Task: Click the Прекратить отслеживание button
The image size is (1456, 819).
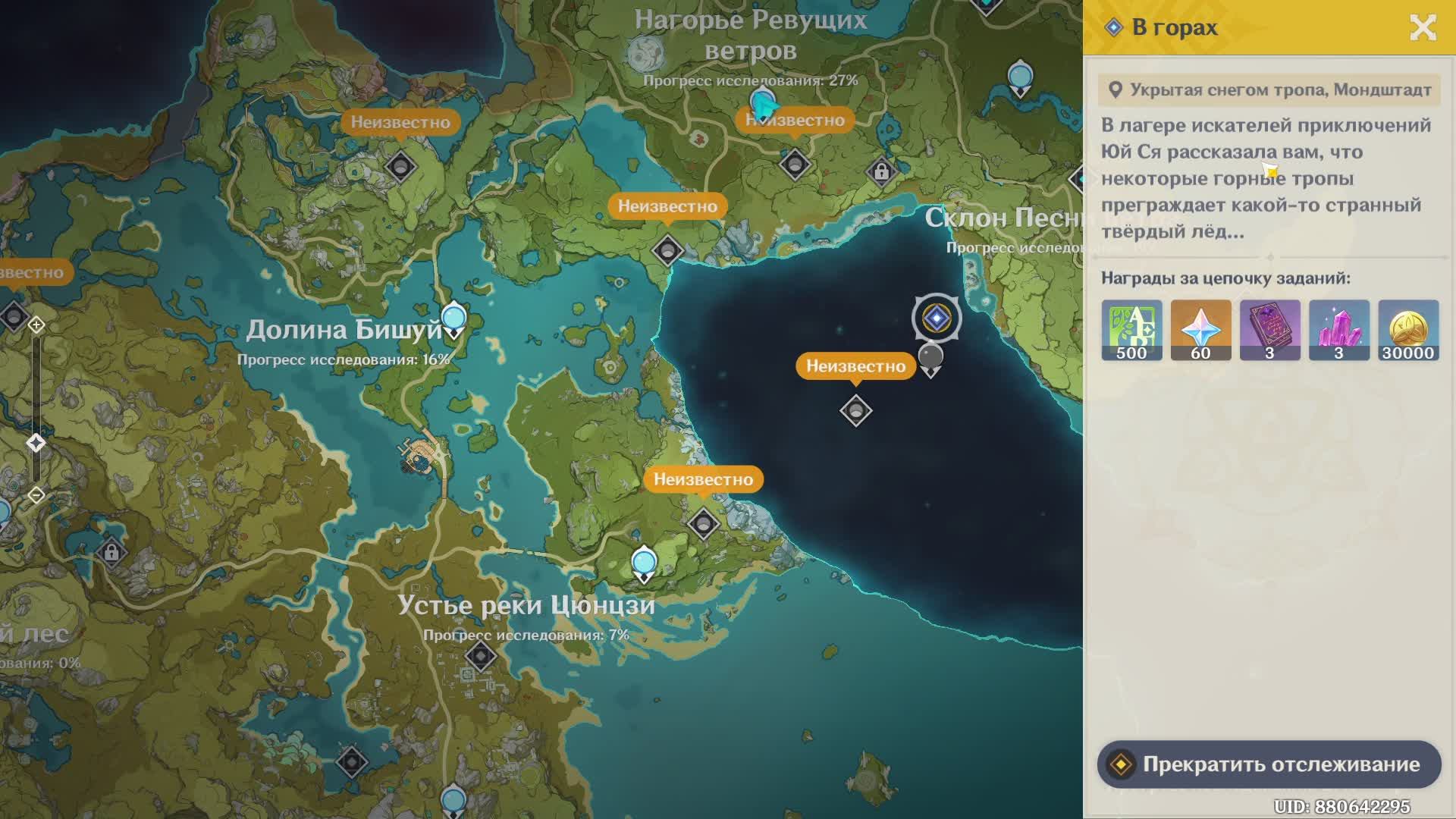Action: 1268,764
